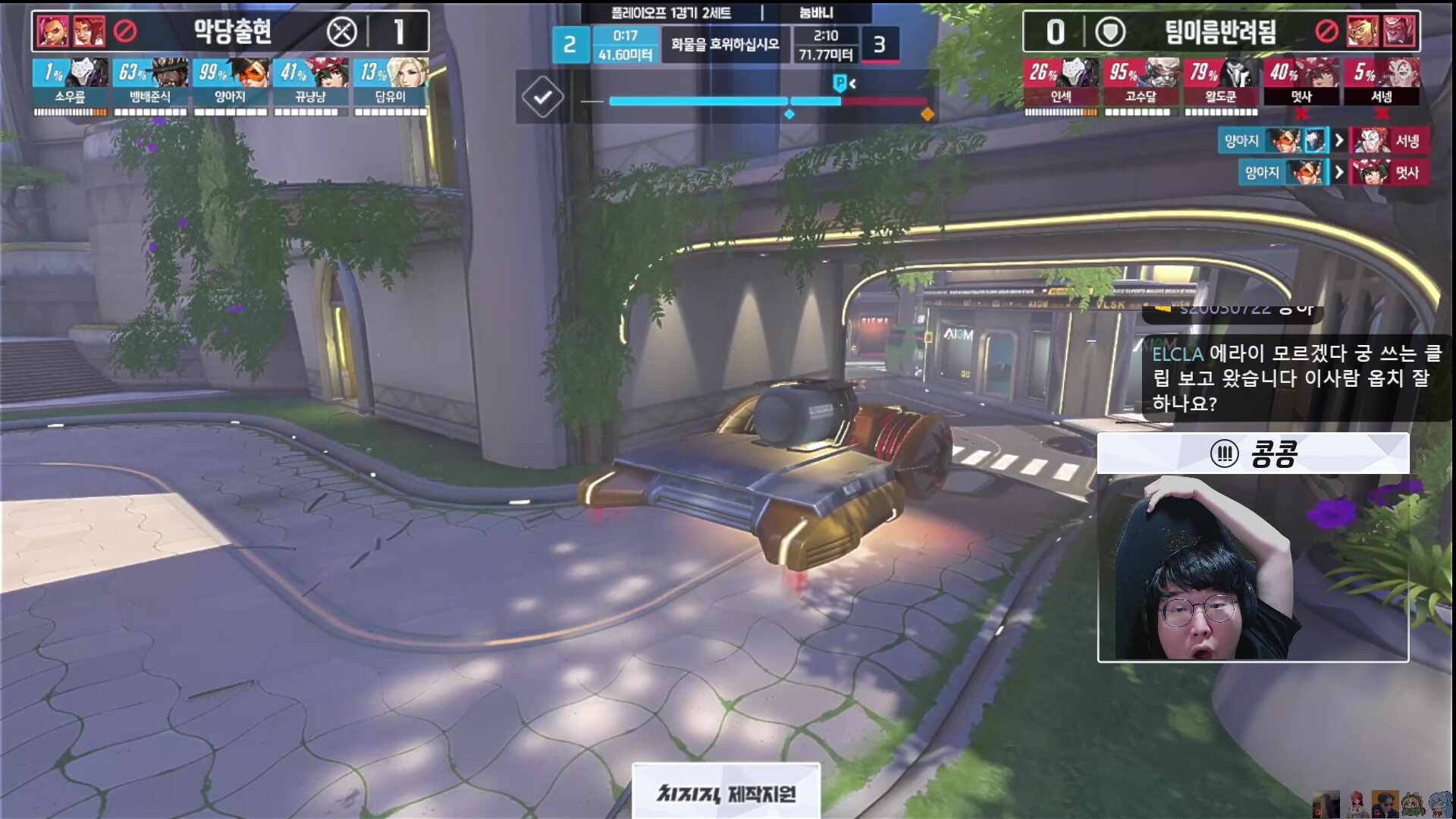This screenshot has height=819, width=1456.
Task: Click the shield defense icon near red score
Action: [x=1110, y=32]
